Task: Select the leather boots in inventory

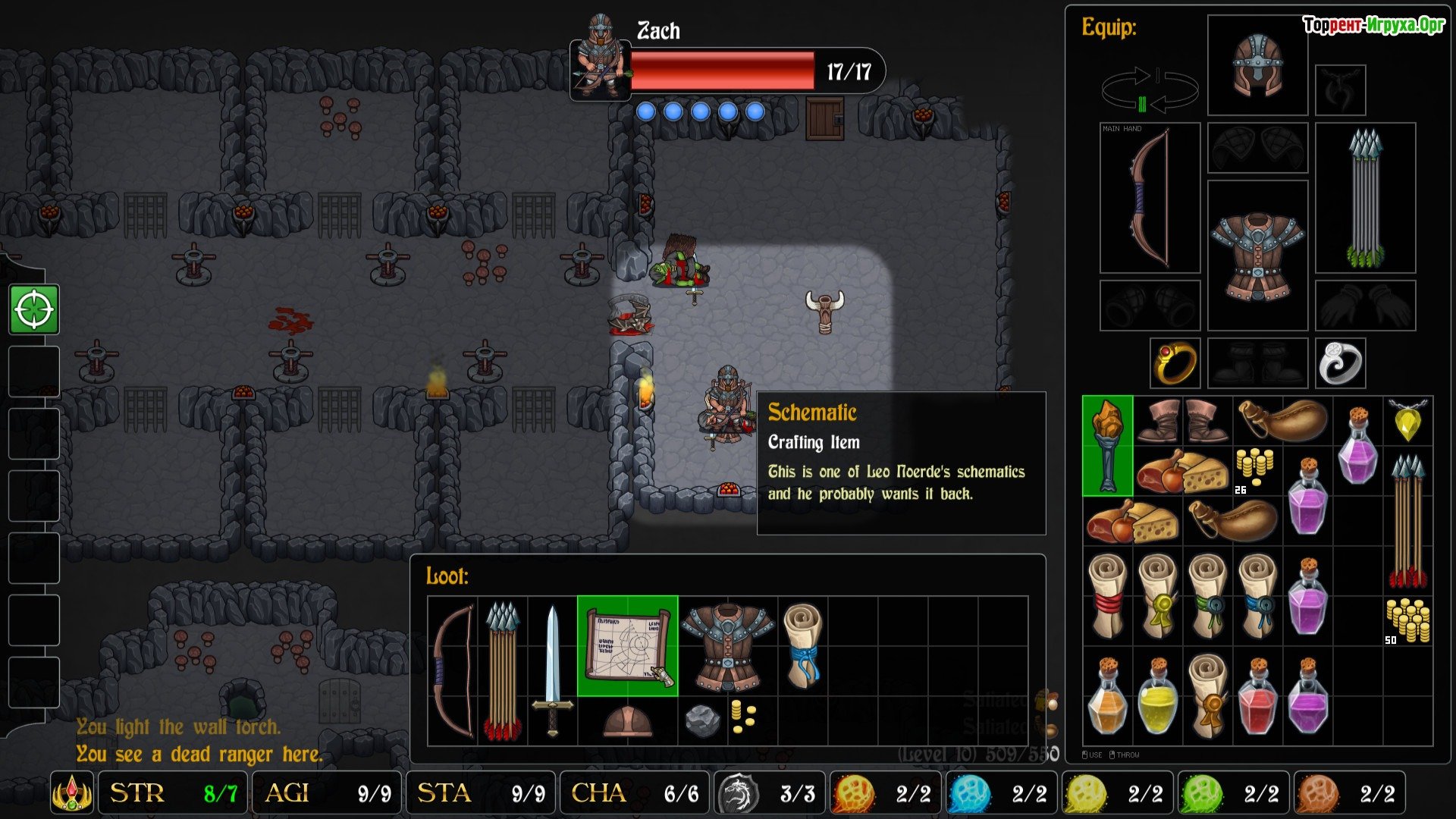Action: tap(1182, 421)
